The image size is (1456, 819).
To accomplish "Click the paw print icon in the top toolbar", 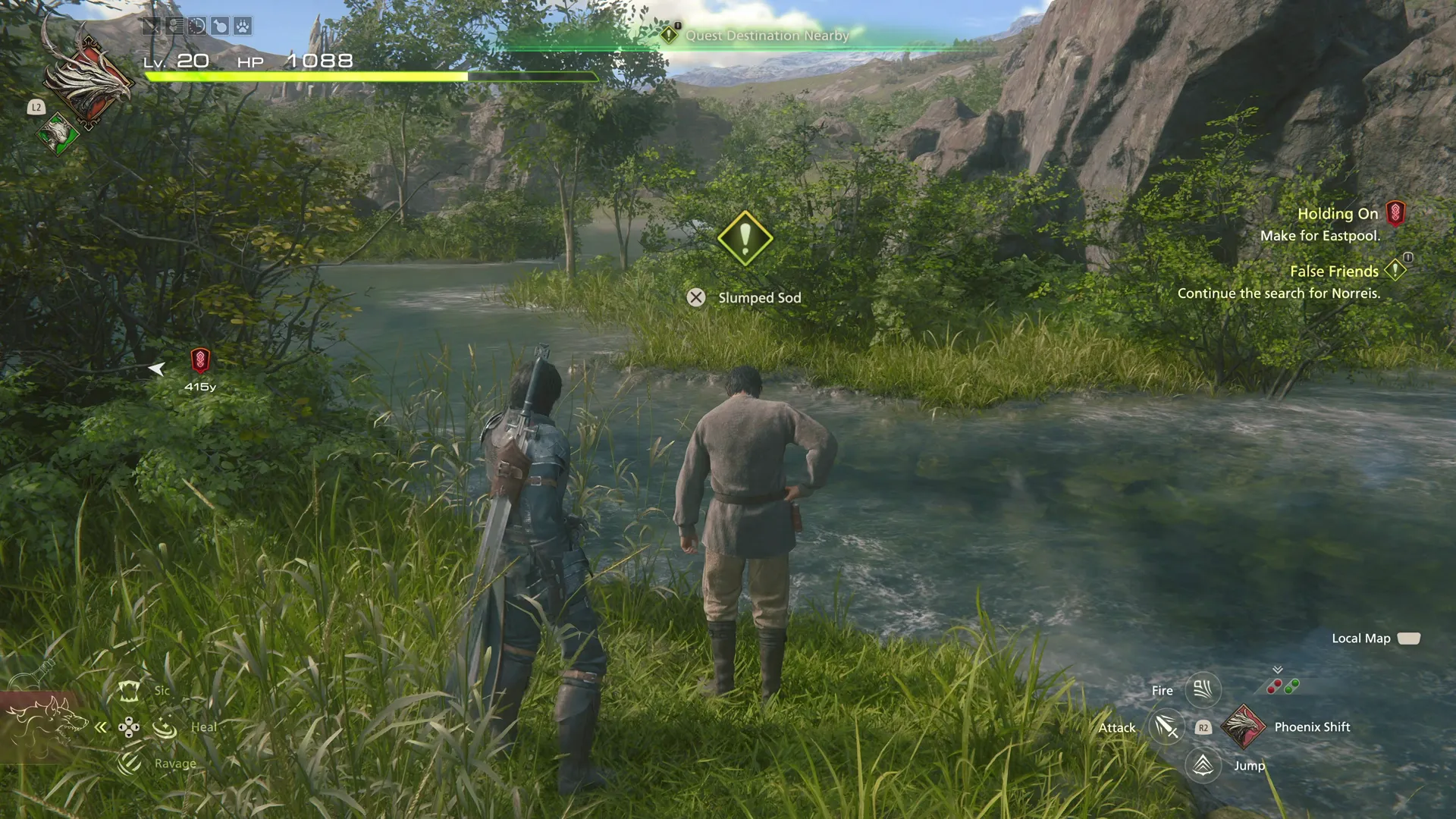I will coord(243,26).
